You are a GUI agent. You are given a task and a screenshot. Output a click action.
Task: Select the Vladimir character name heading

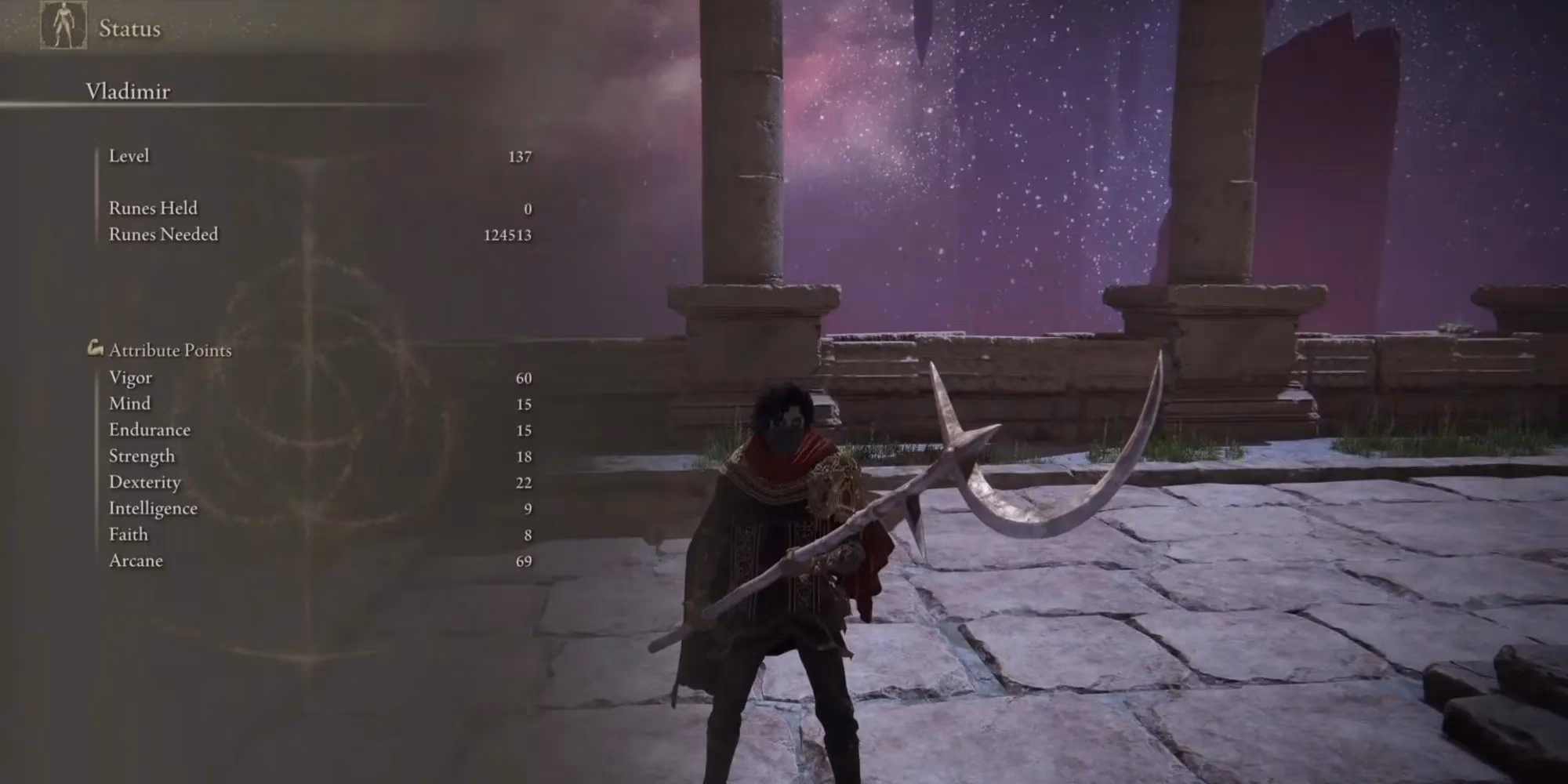128,90
